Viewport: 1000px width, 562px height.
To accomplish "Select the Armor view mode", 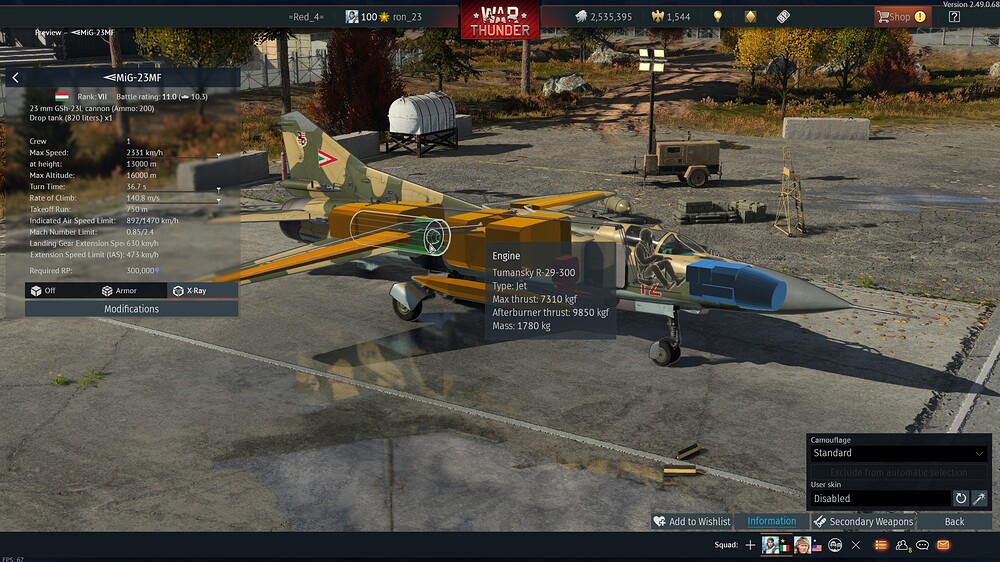I will point(119,290).
